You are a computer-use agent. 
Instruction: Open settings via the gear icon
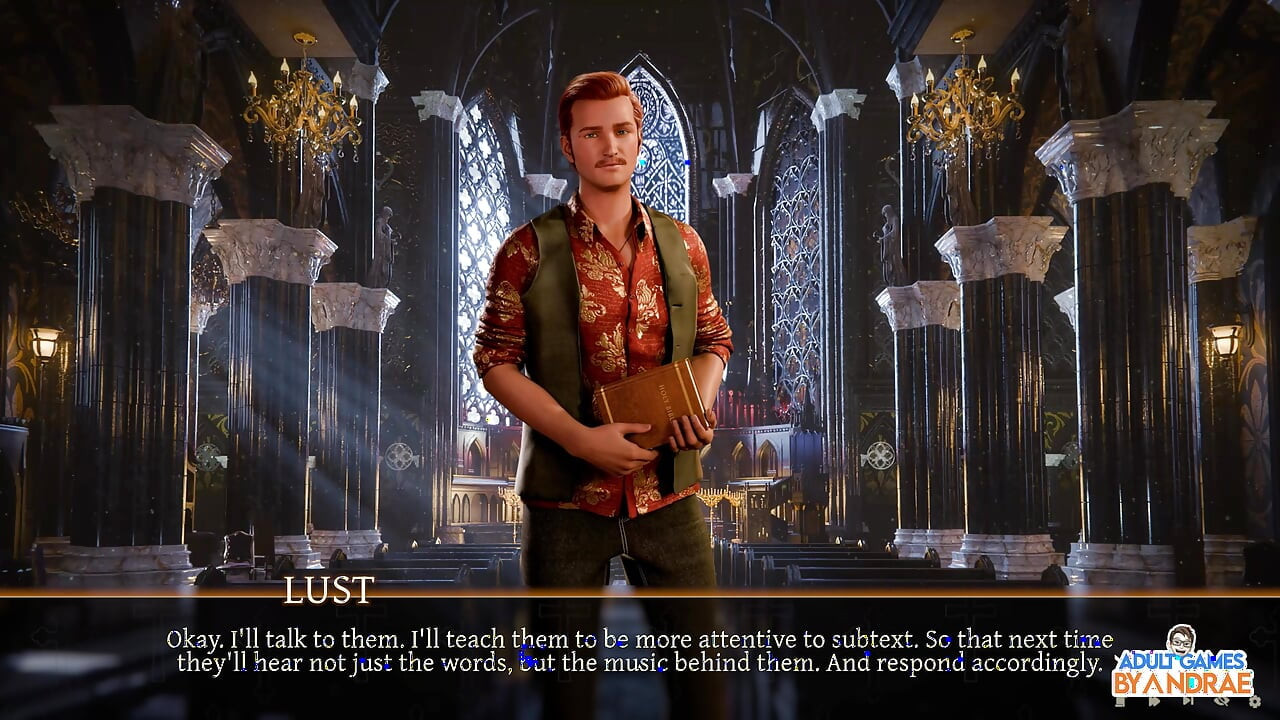coord(1255,702)
